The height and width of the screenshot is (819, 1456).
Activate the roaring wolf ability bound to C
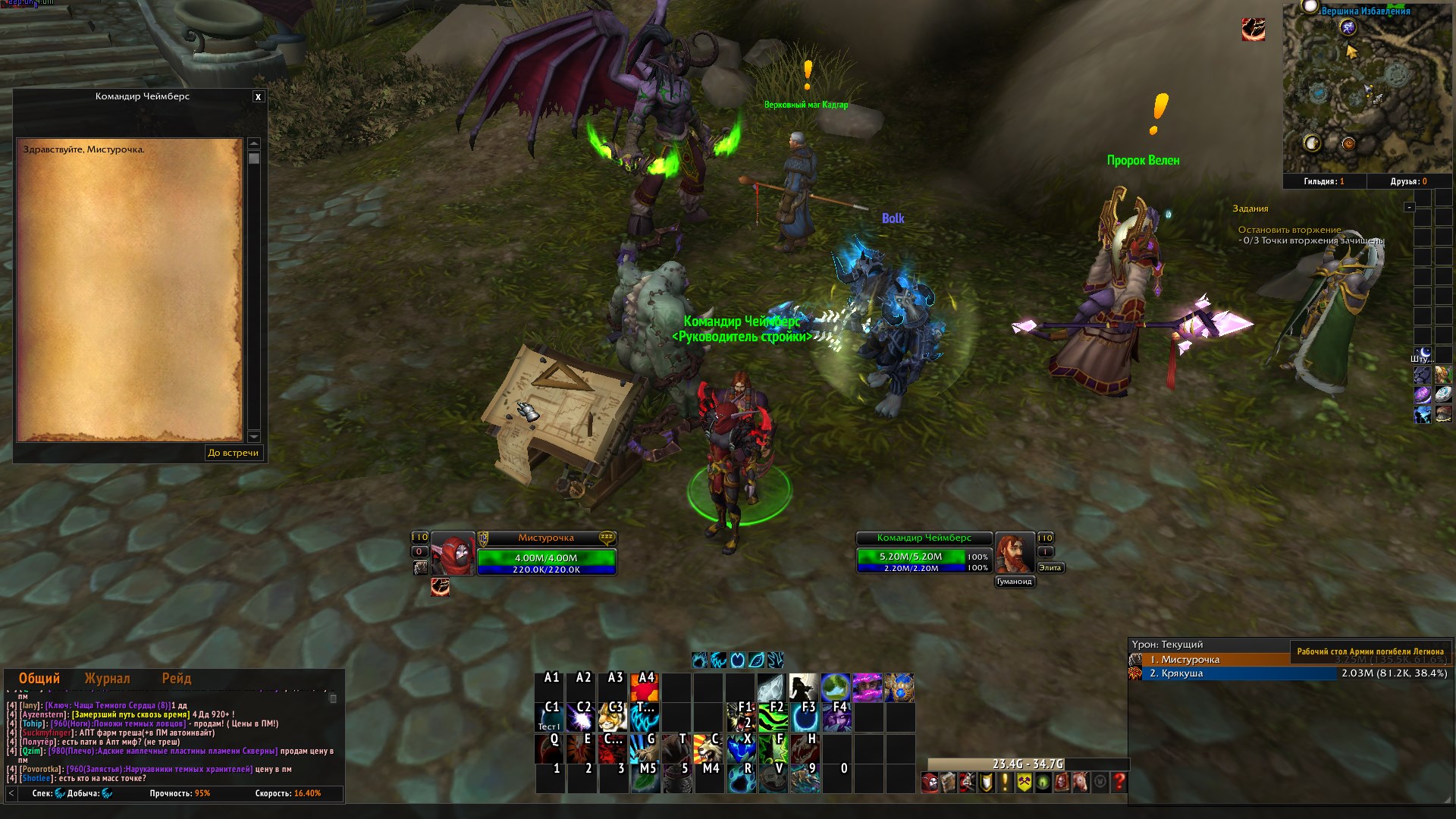click(x=707, y=748)
